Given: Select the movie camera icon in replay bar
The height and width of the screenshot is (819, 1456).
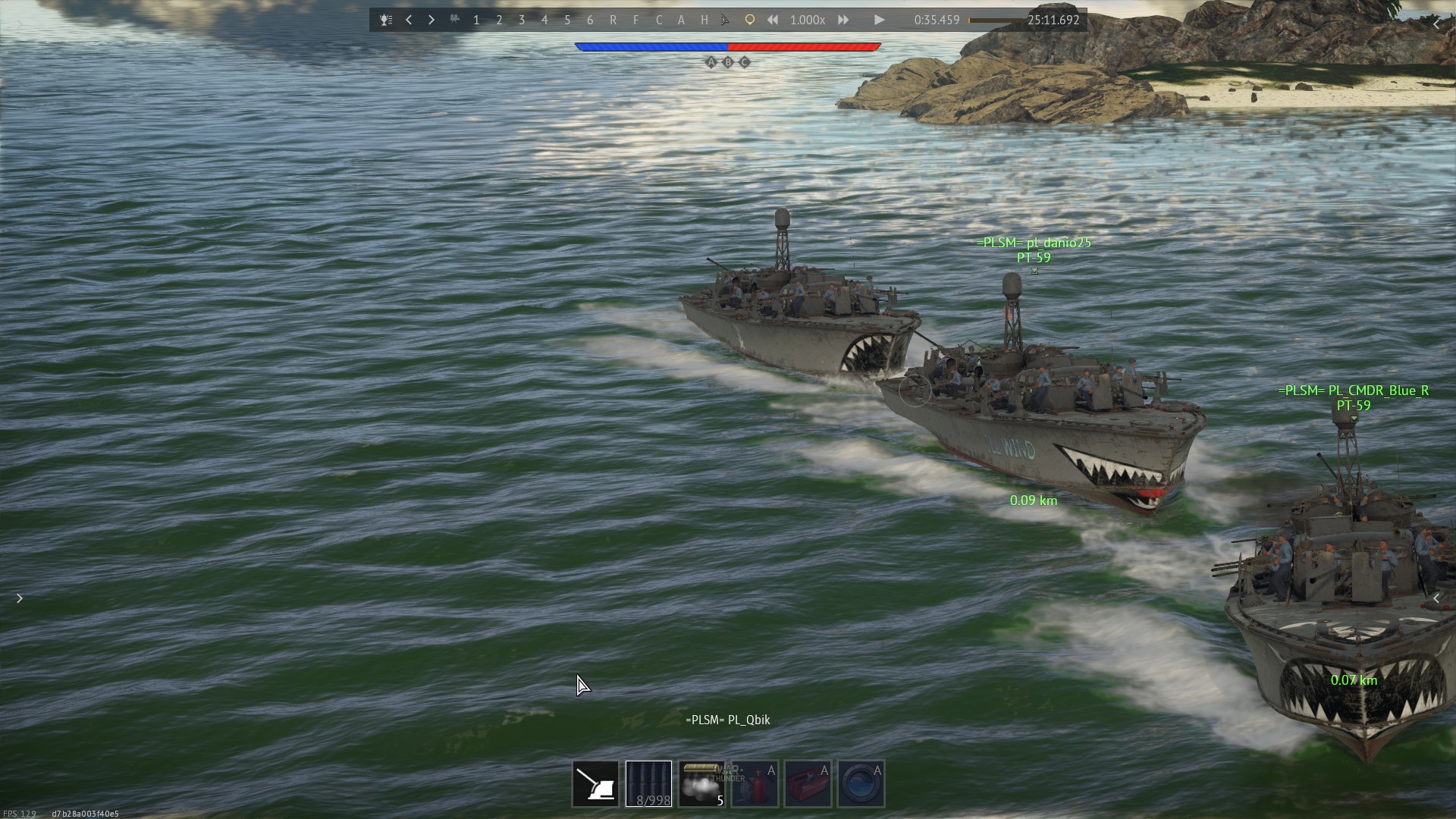Looking at the screenshot, I should 454,20.
